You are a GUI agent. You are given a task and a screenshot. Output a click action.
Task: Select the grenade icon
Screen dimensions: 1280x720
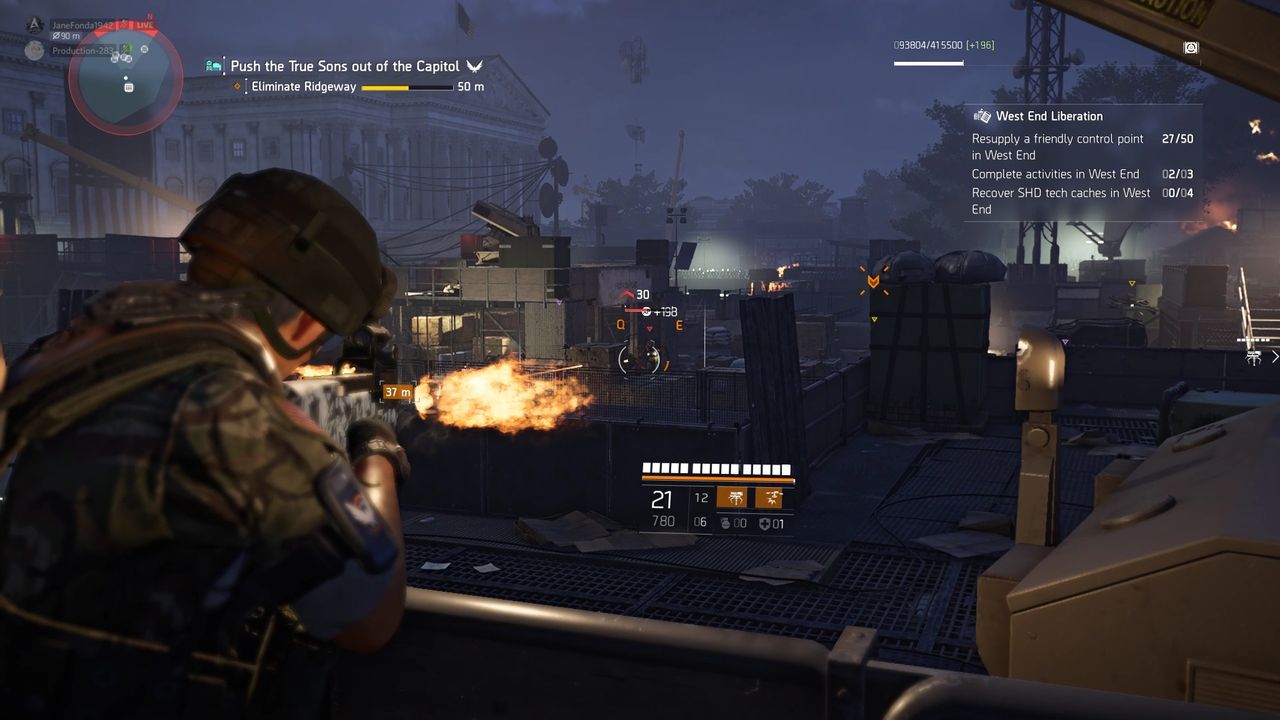click(726, 523)
